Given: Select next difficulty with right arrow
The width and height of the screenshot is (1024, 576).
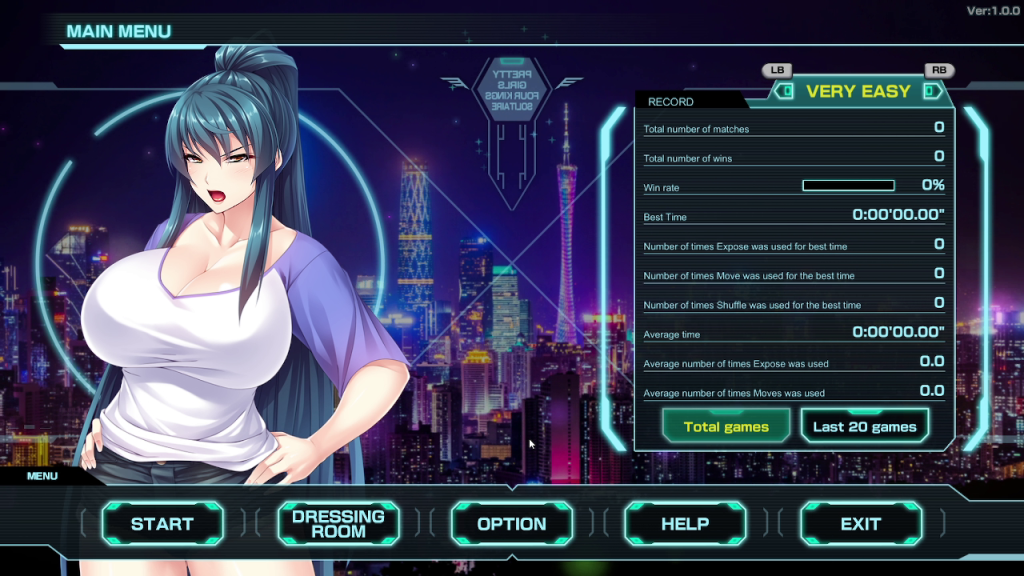Looking at the screenshot, I should click(x=932, y=91).
